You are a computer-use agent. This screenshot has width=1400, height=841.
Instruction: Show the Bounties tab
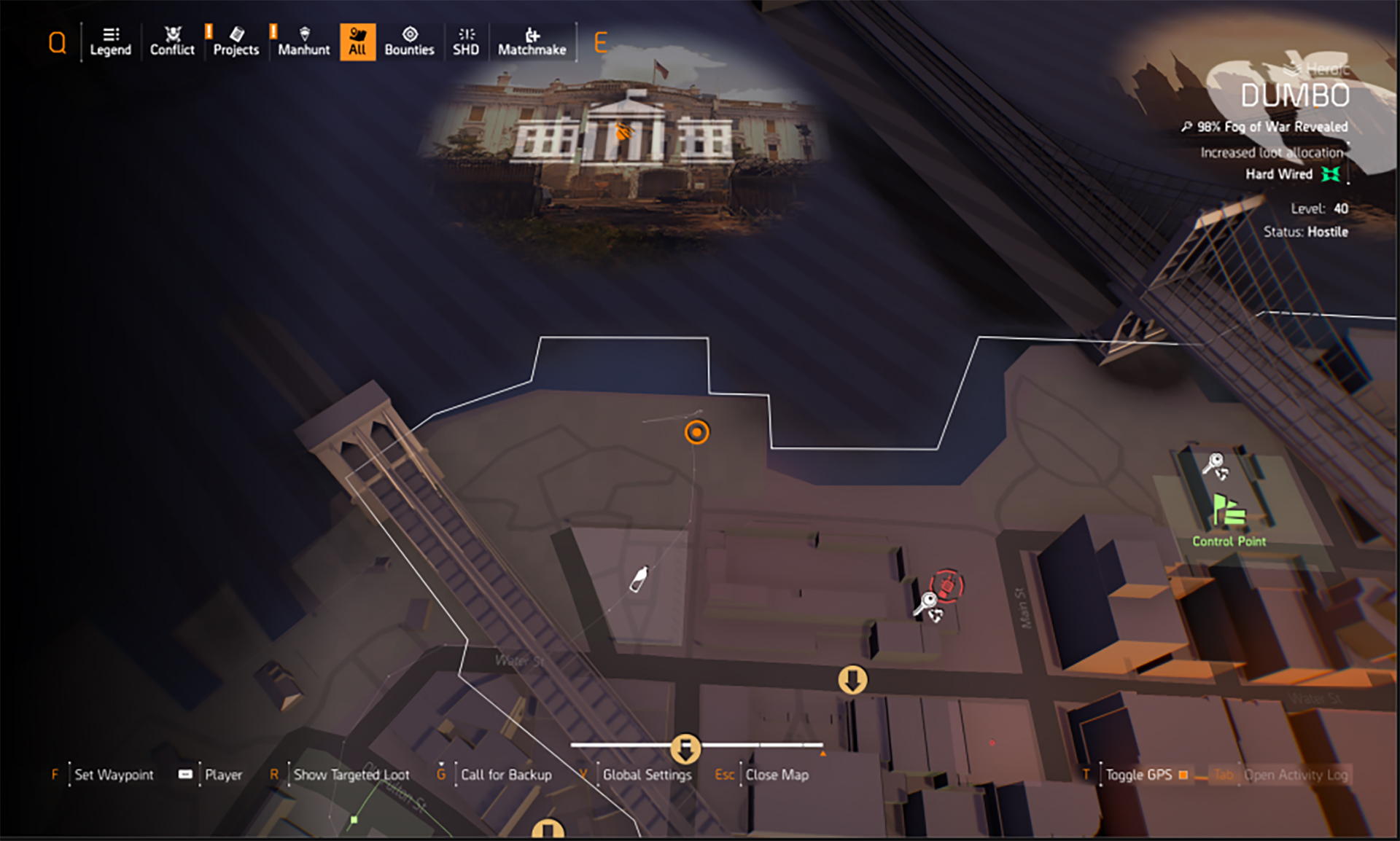point(409,42)
